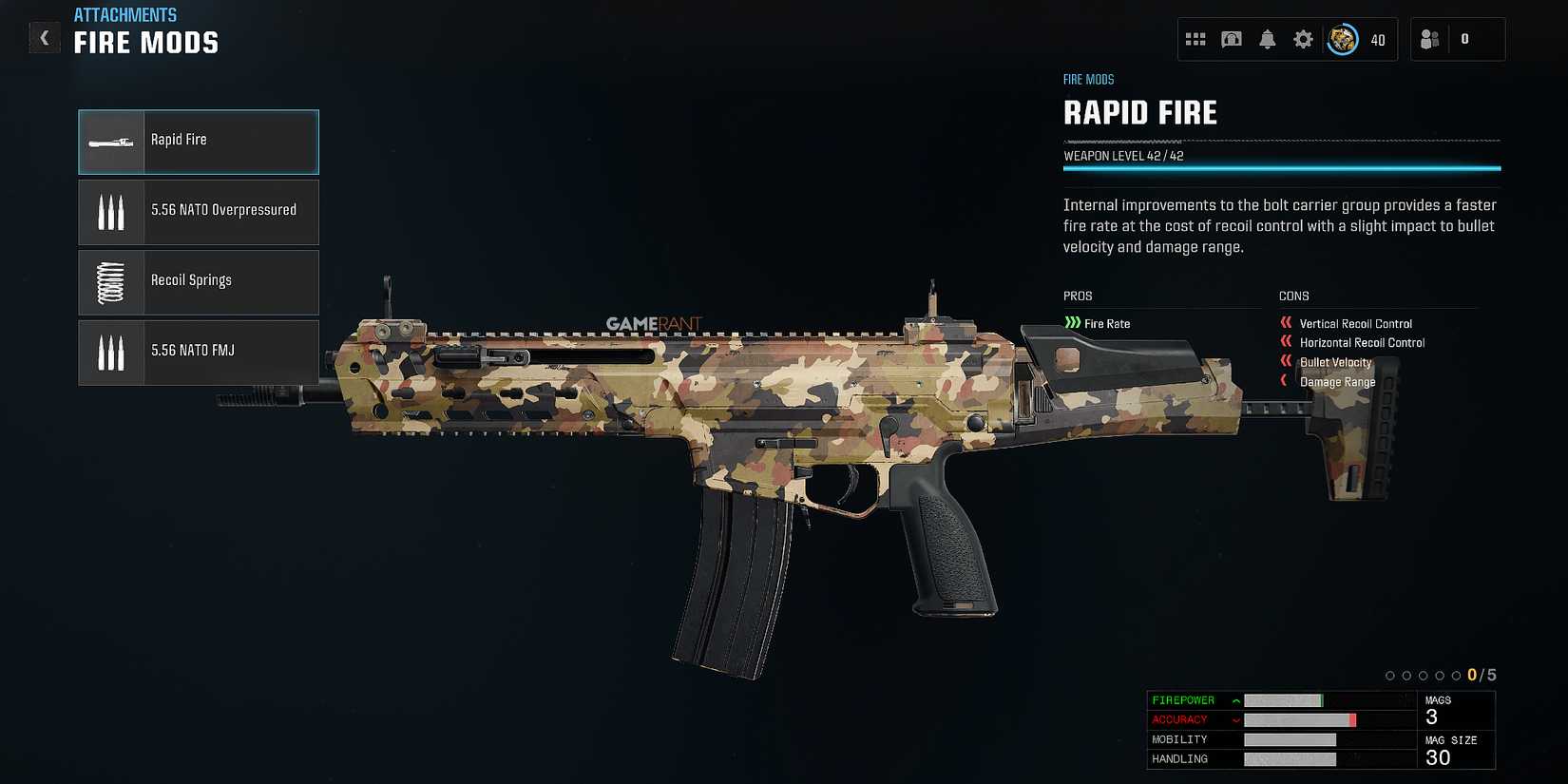The height and width of the screenshot is (784, 1568).
Task: Click the 5.56 NATO FMJ bullets icon
Action: pos(111,352)
